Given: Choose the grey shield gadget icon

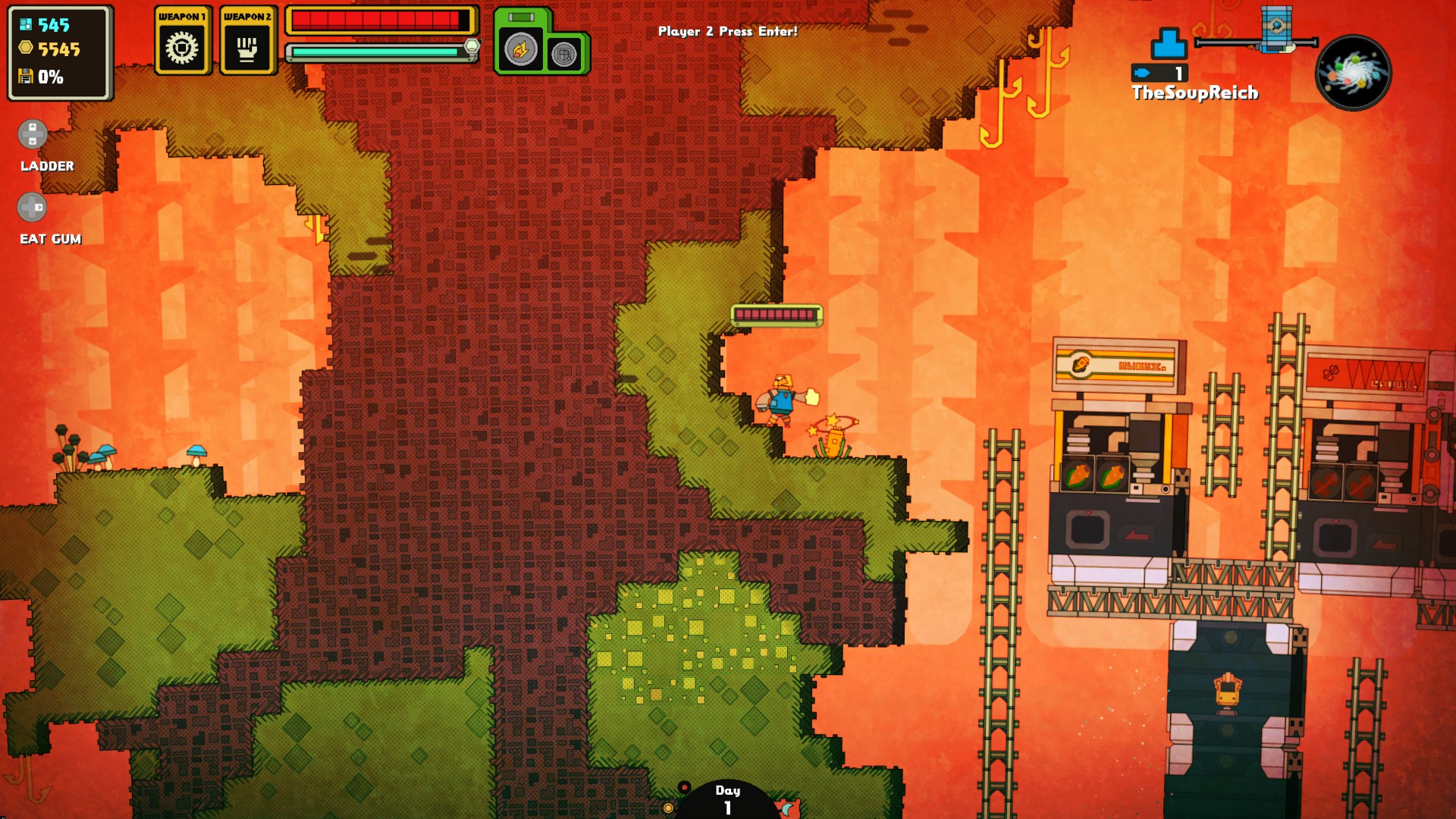Looking at the screenshot, I should coord(564,55).
